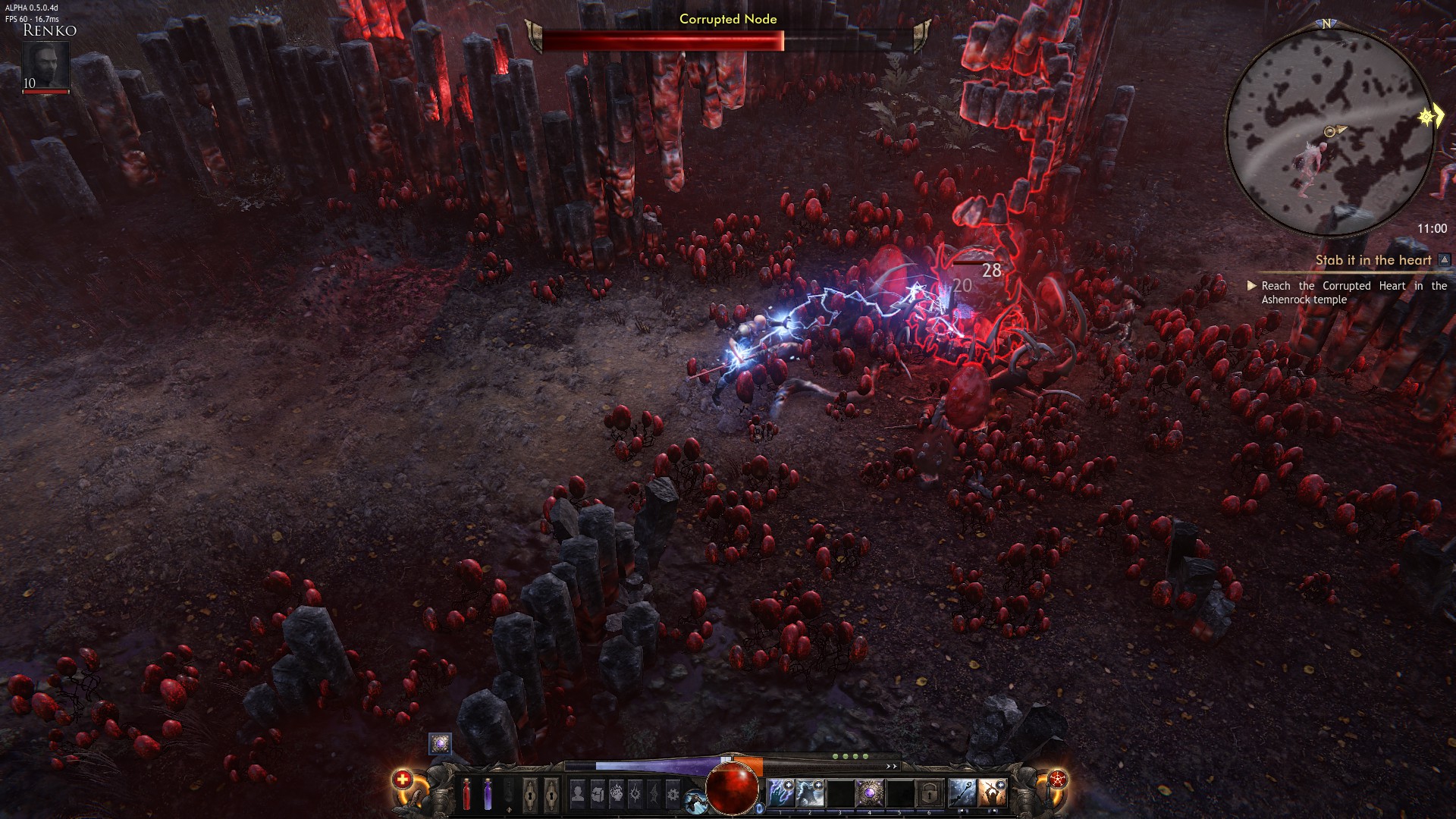Select the orange warrior strike skill

click(992, 793)
